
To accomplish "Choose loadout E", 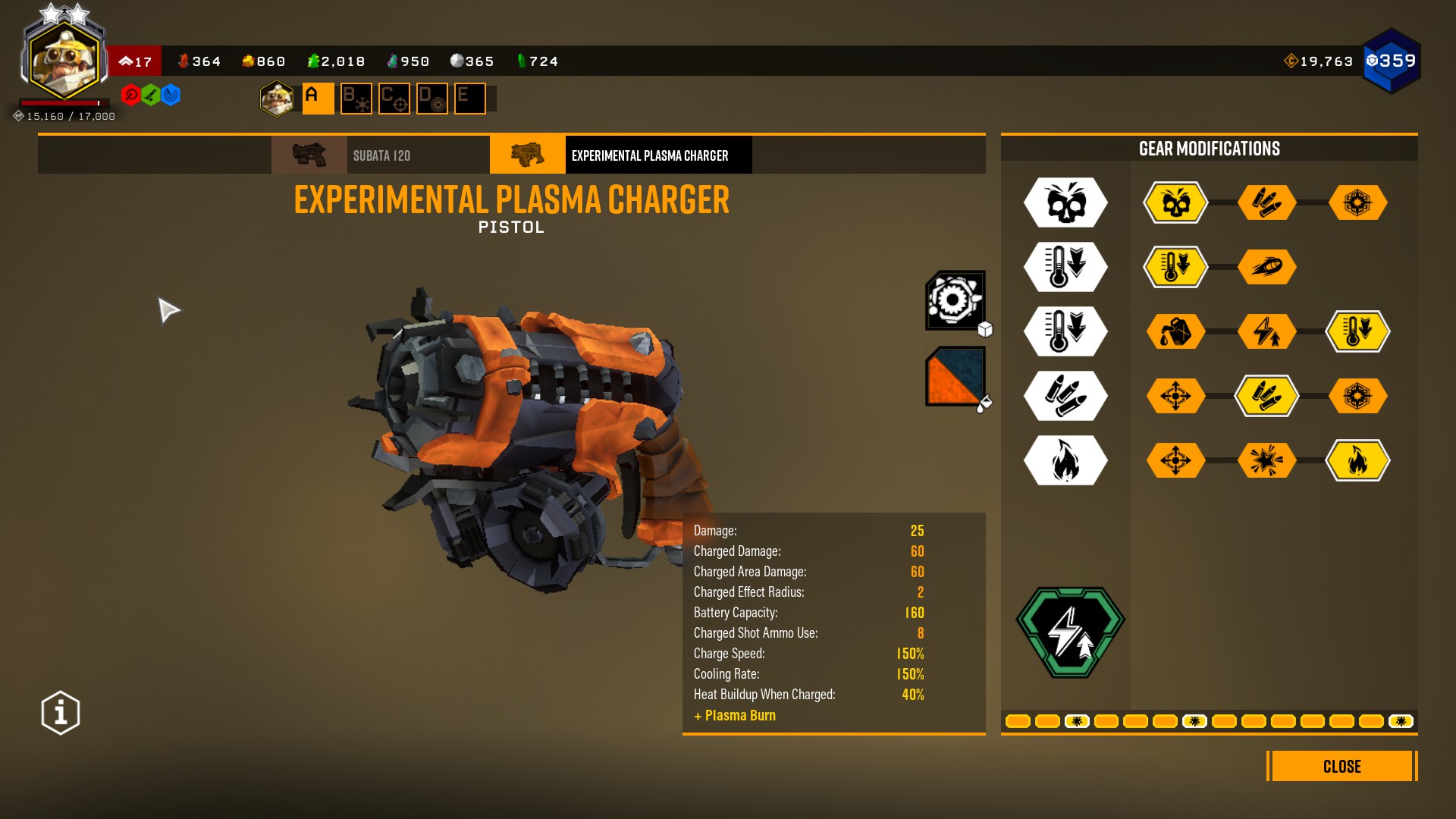I will 469,99.
